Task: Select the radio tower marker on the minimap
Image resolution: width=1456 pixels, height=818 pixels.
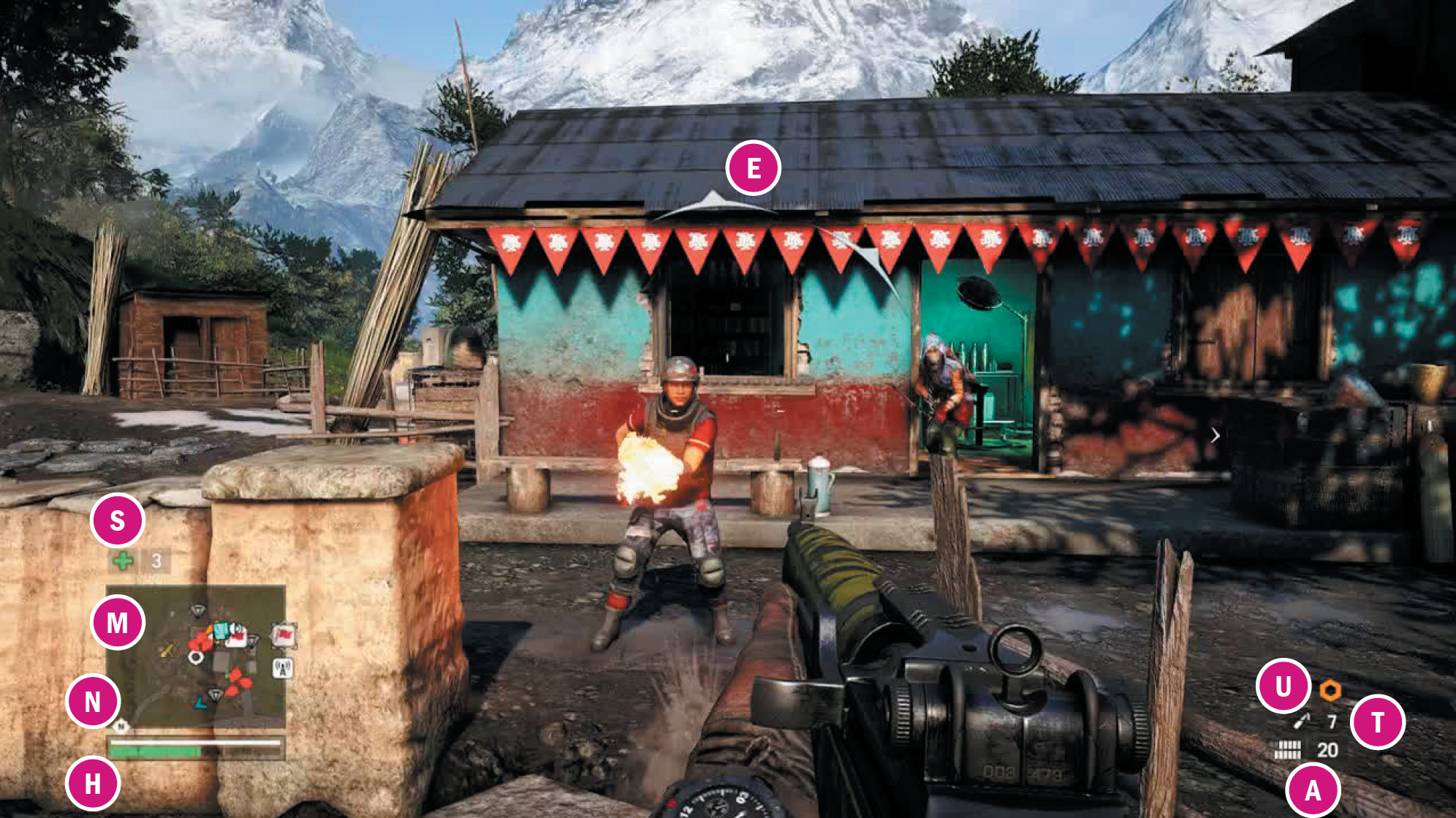Action: [x=283, y=667]
